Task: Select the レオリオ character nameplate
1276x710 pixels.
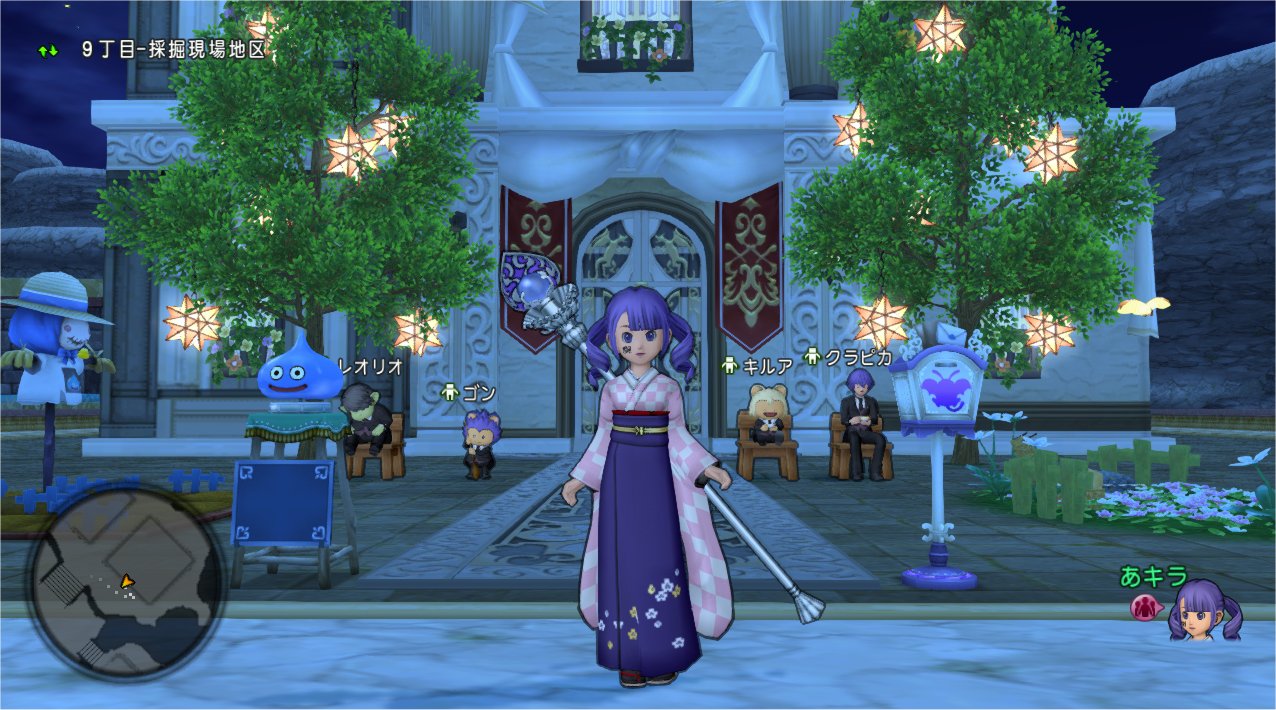Action: [x=371, y=367]
